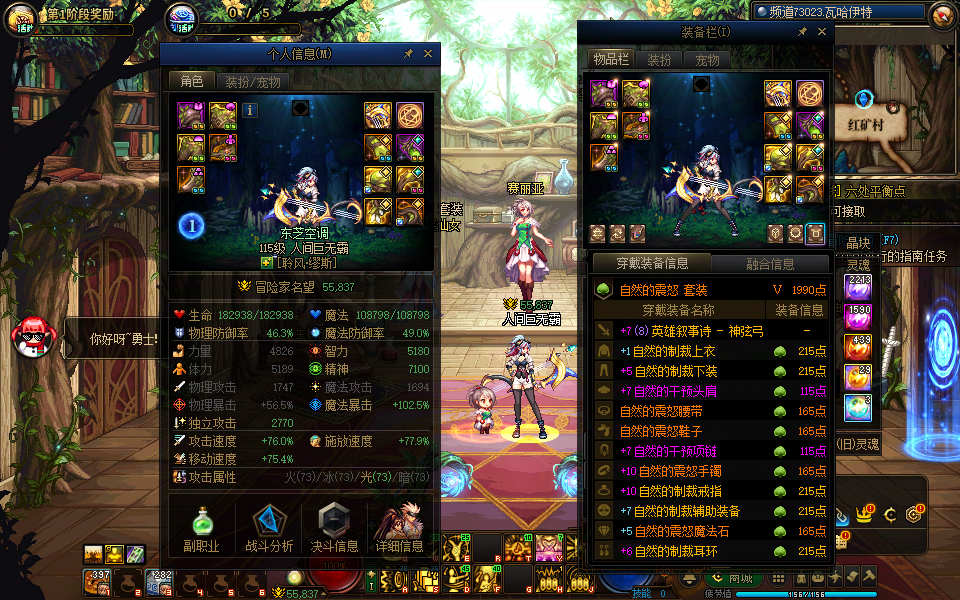Select the 物品栏 inventory tab
This screenshot has width=960, height=600.
pos(609,60)
